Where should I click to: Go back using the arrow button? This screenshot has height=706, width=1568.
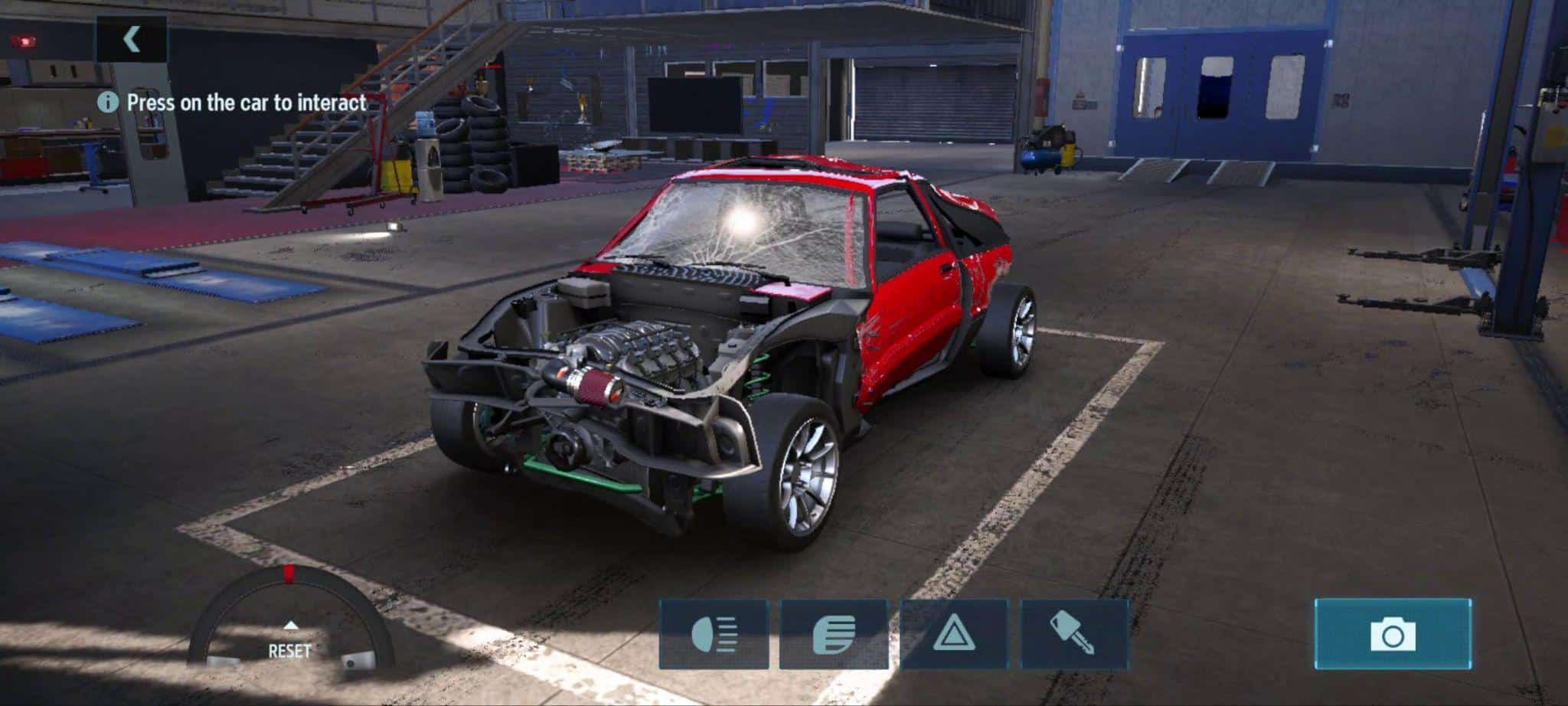(132, 39)
